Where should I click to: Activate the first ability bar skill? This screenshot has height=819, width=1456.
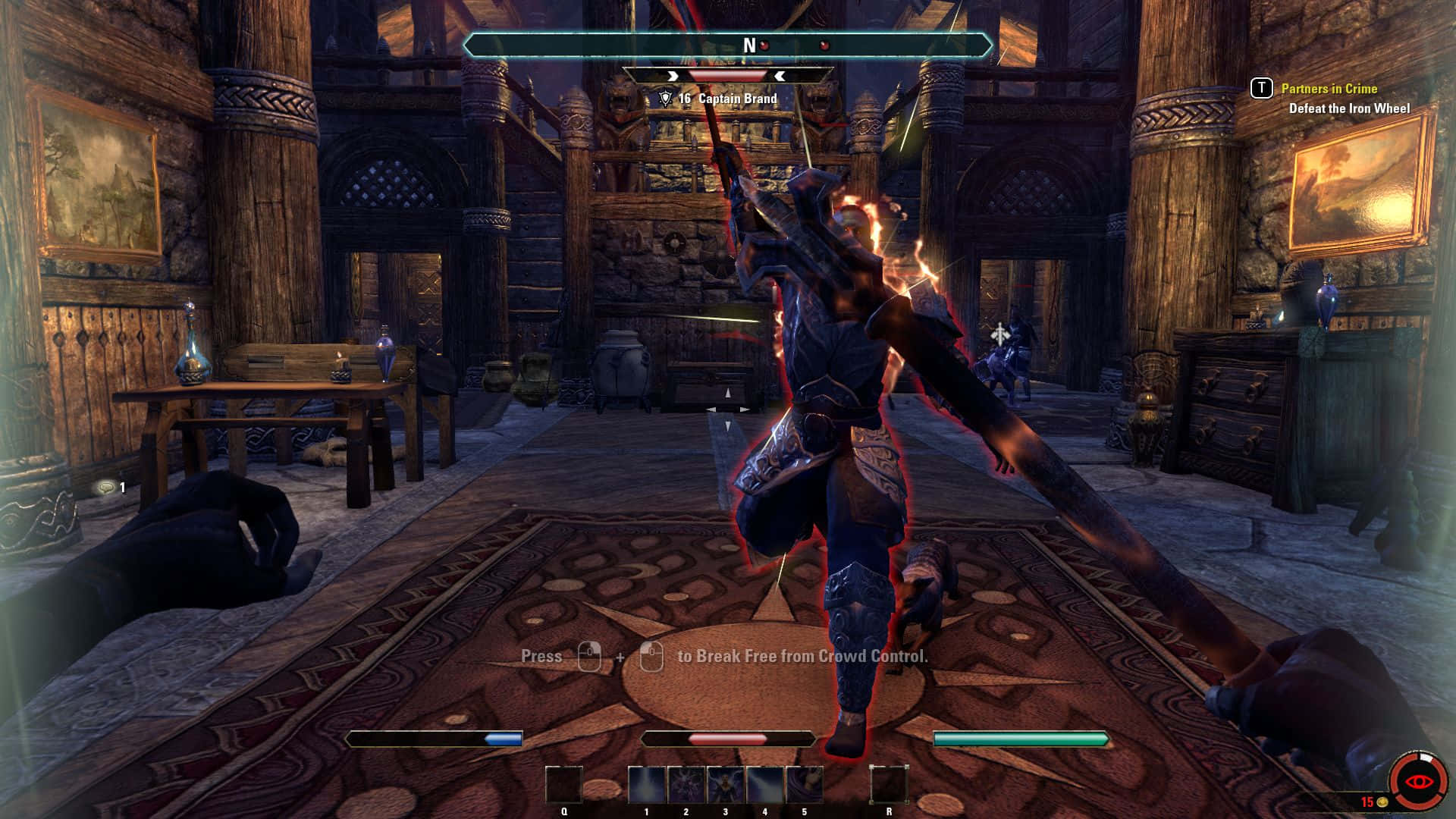647,785
